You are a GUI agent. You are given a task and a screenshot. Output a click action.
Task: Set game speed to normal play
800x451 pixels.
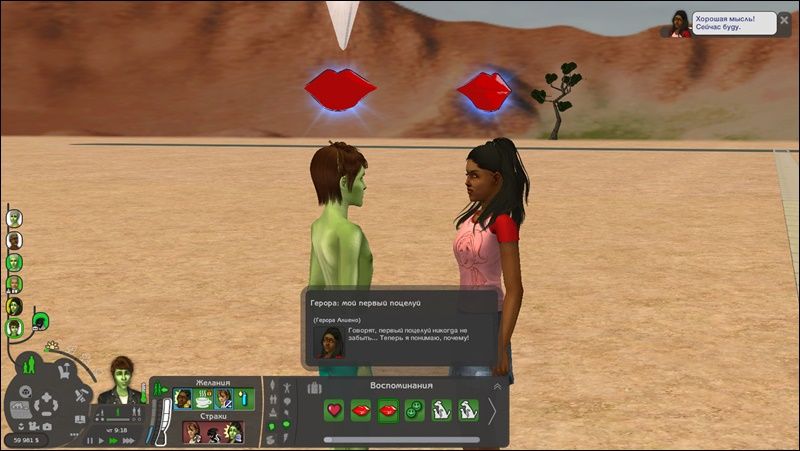[101, 440]
